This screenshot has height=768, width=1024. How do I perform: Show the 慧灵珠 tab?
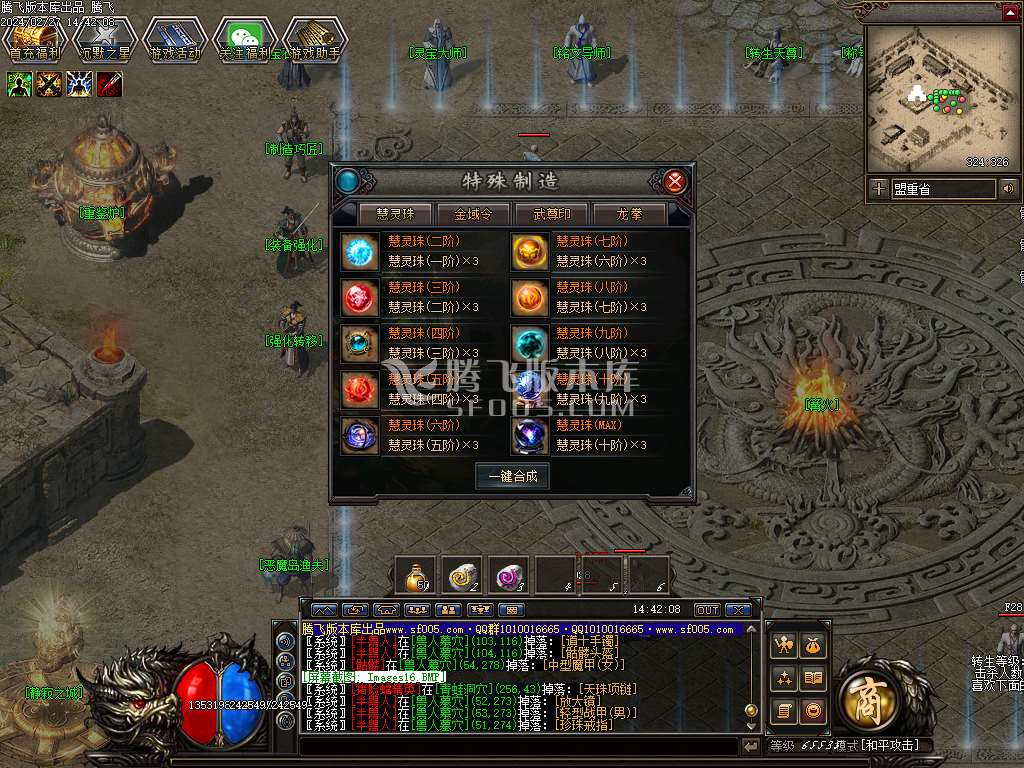395,214
